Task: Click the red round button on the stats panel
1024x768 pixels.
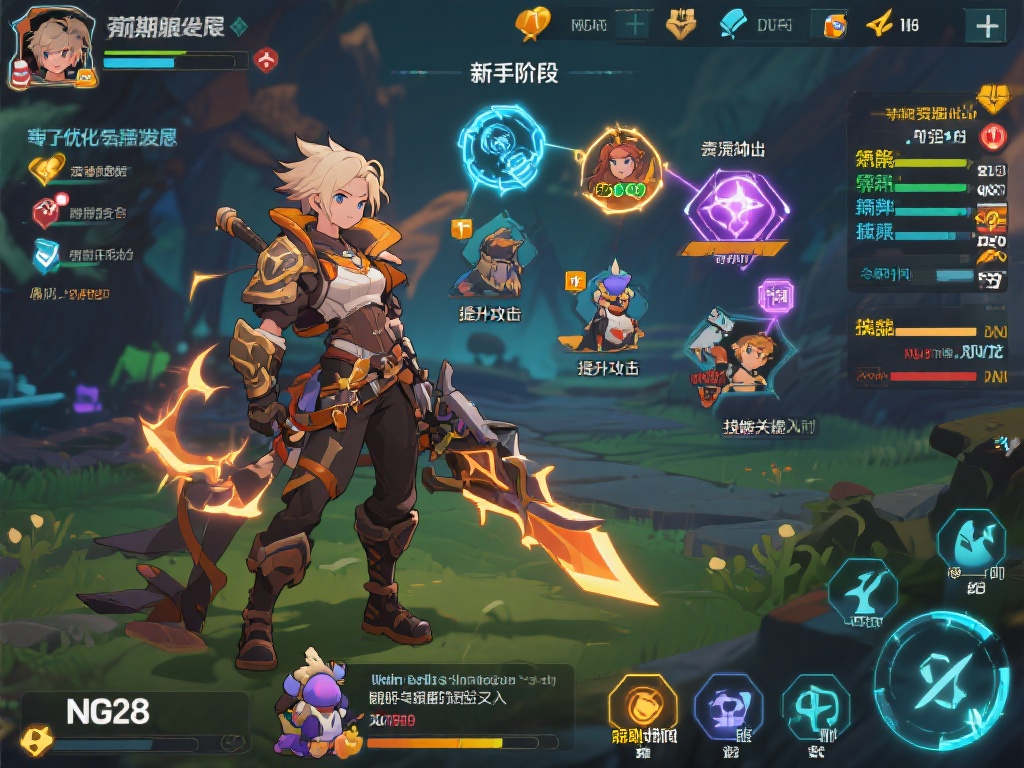Action: [992, 136]
